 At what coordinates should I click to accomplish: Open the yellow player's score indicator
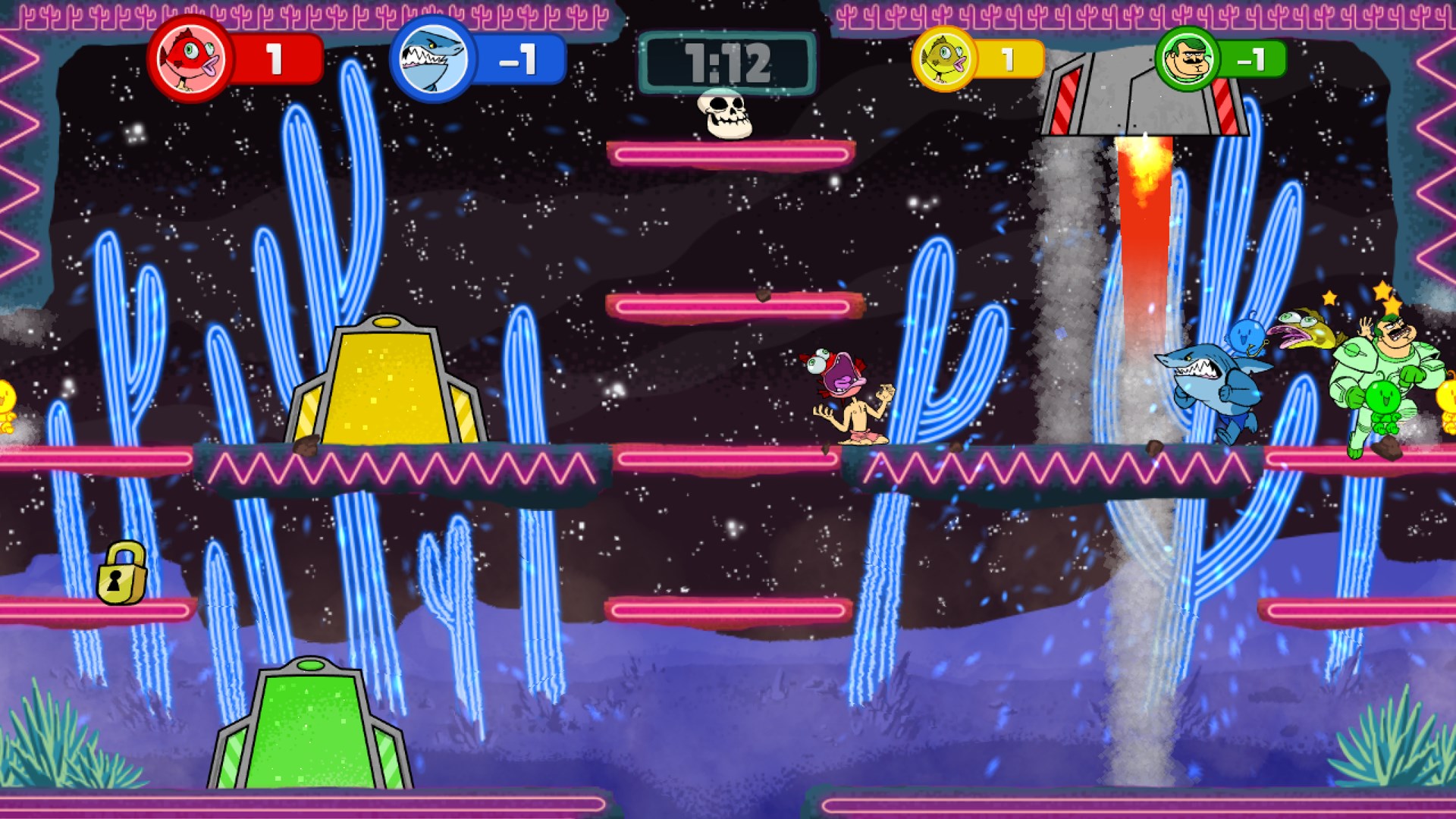[1009, 58]
